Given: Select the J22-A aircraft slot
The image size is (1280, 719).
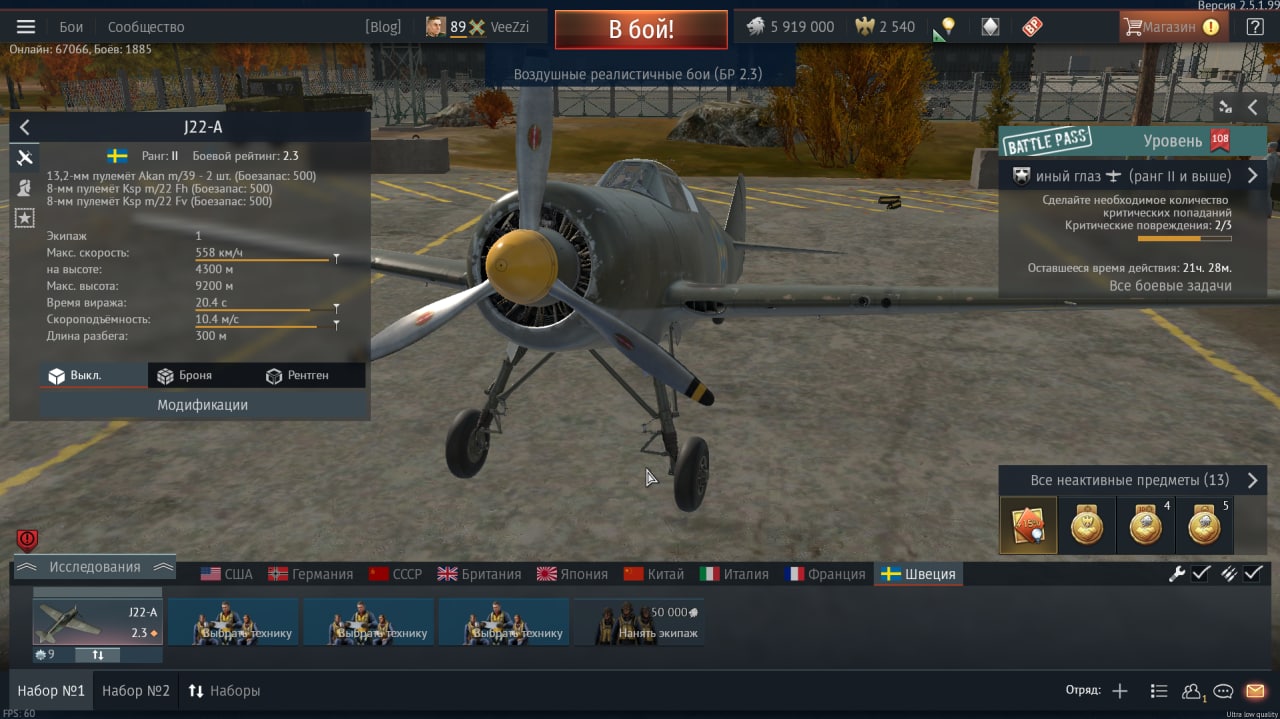Looking at the screenshot, I should [x=97, y=622].
